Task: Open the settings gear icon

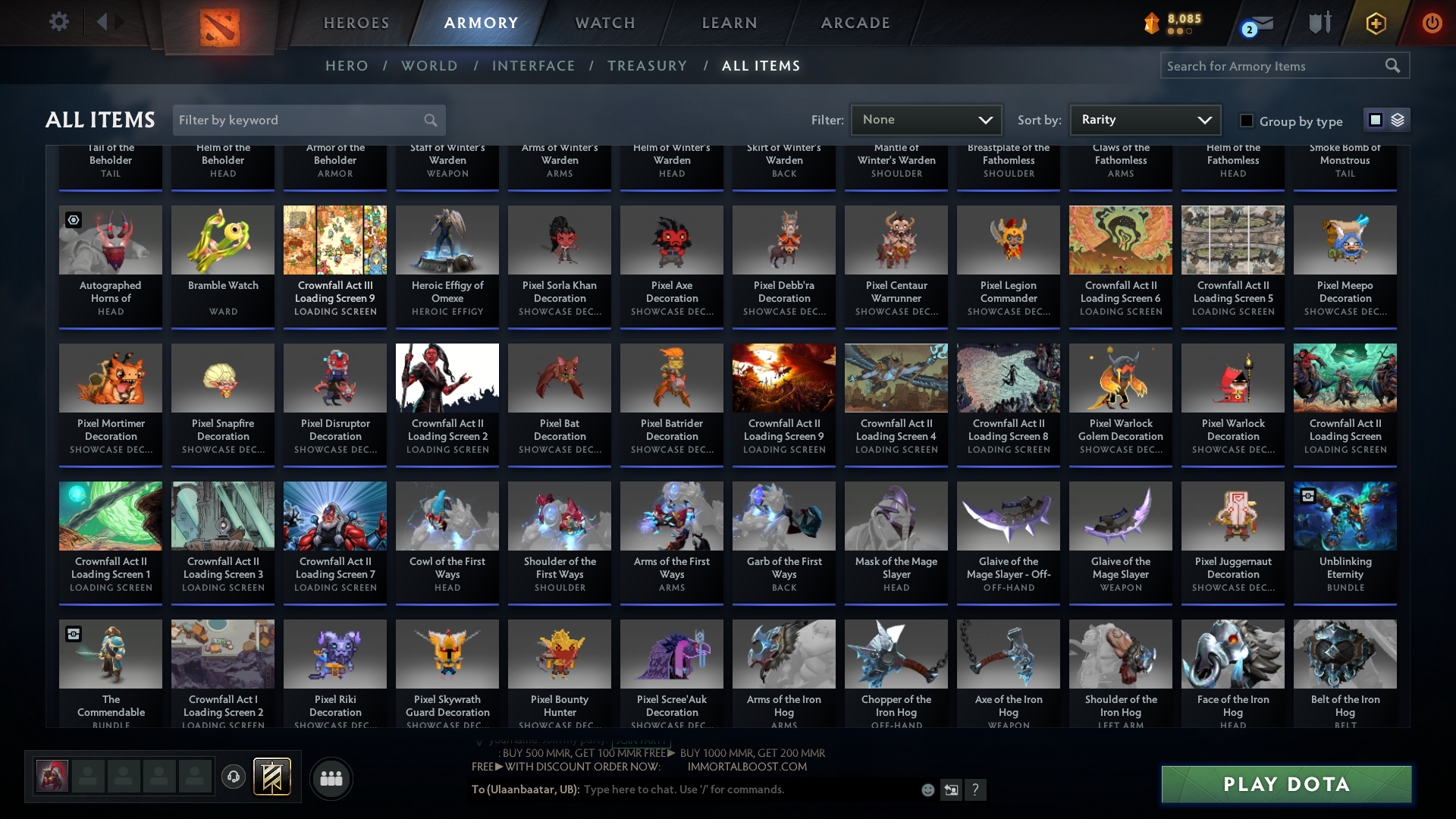Action: pyautogui.click(x=59, y=22)
